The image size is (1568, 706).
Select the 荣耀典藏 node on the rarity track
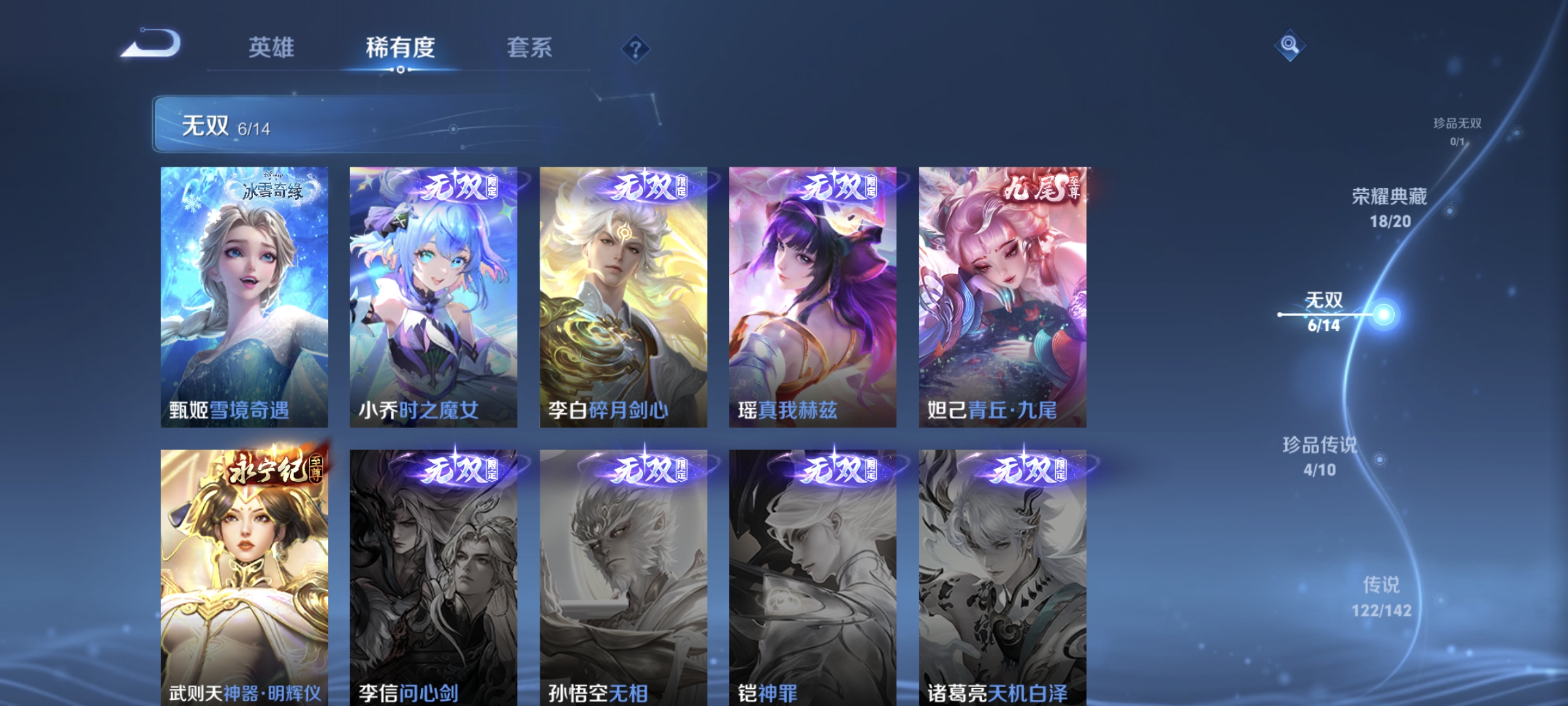coord(1449,210)
